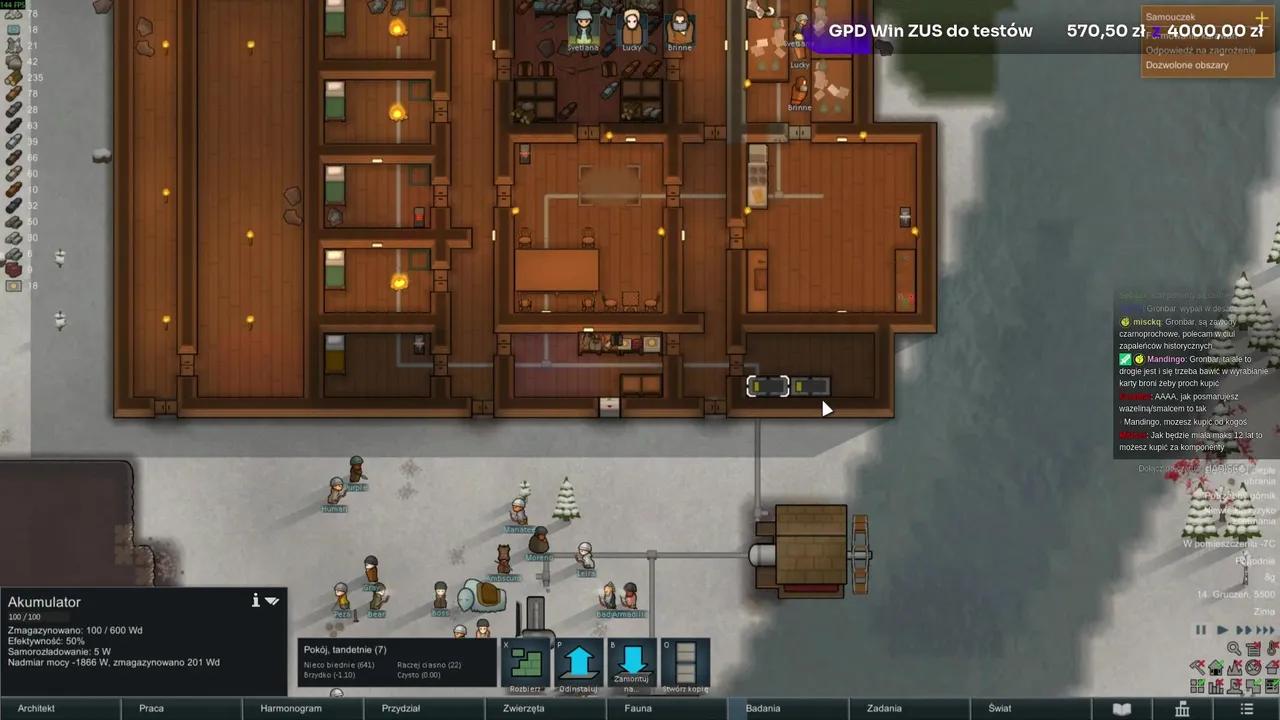
Task: Open the Badania research tab
Action: (763, 708)
